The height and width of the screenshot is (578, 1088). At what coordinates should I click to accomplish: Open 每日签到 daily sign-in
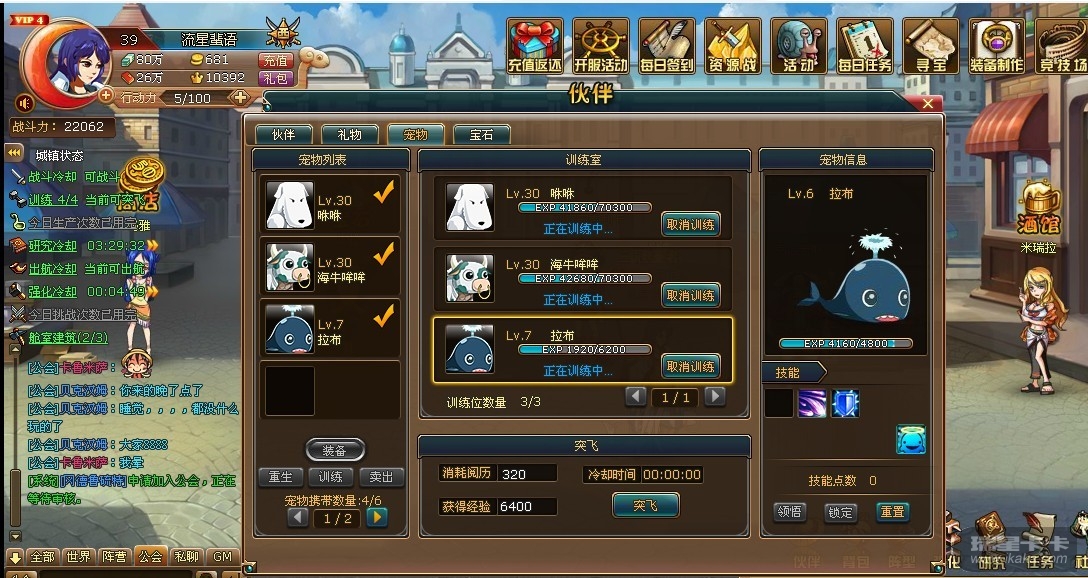(667, 47)
